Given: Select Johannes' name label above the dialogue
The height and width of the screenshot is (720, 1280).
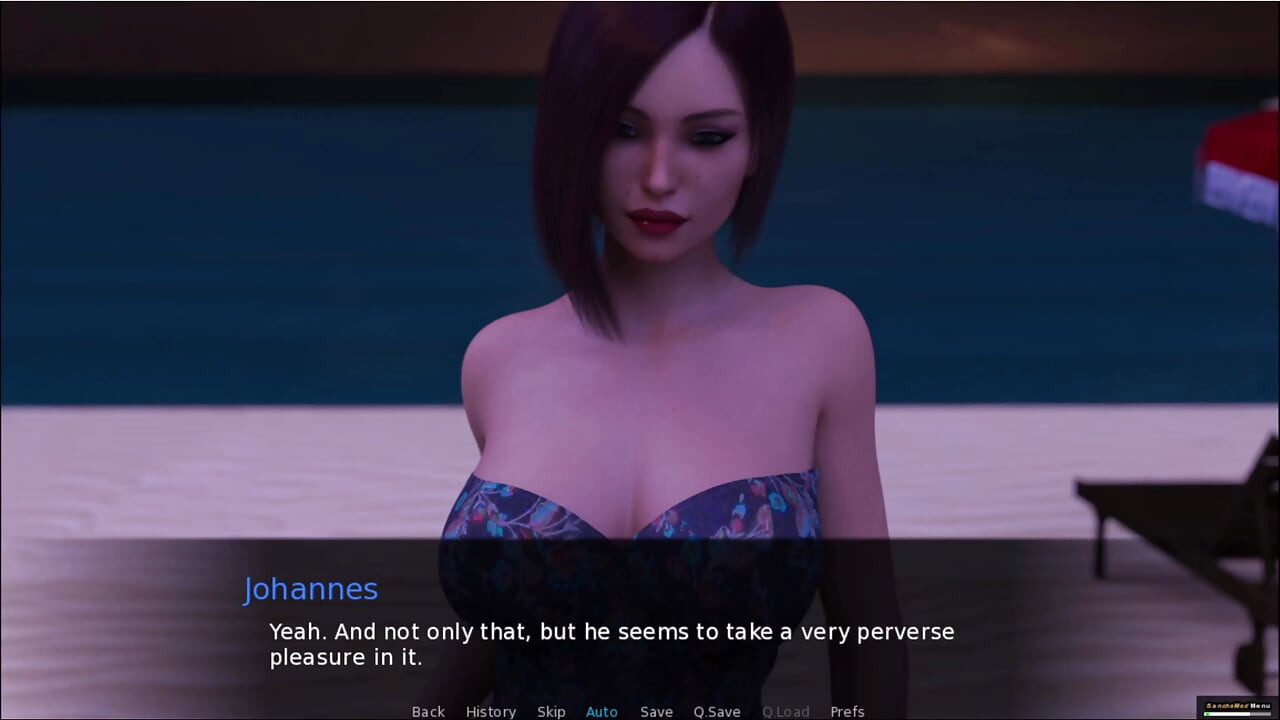Looking at the screenshot, I should (311, 589).
